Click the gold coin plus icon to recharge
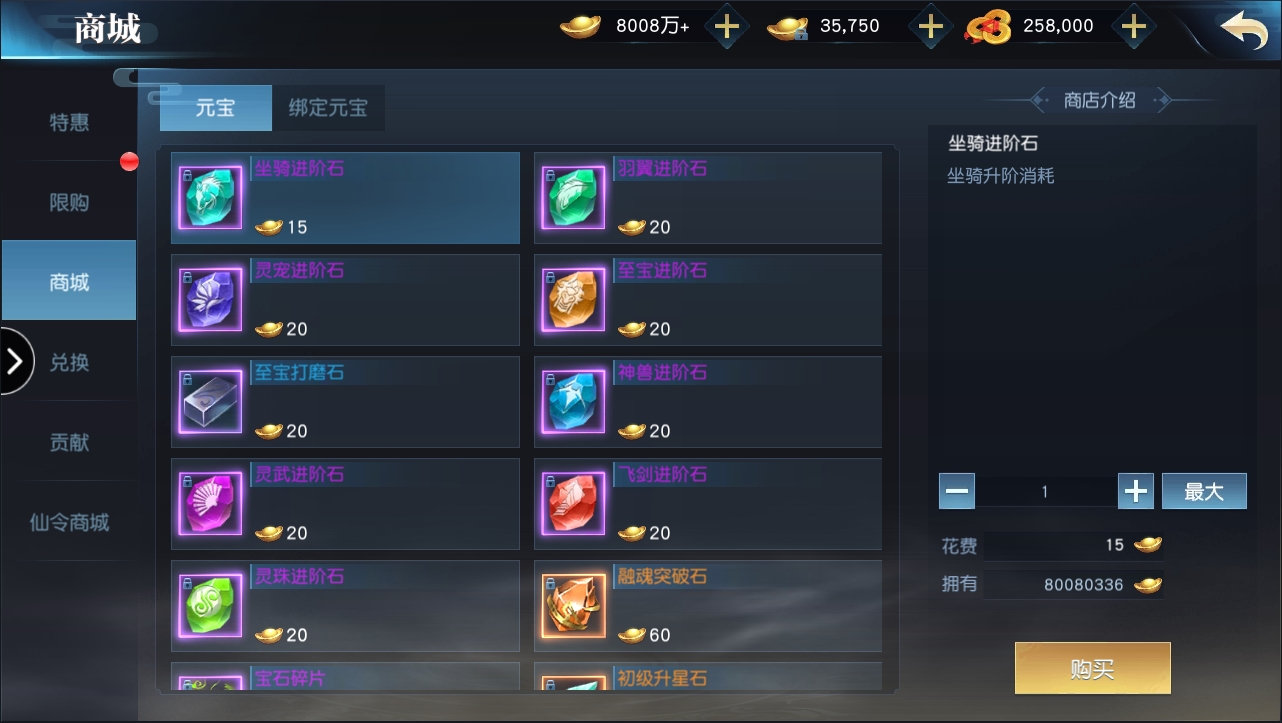The image size is (1282, 723). (x=727, y=26)
